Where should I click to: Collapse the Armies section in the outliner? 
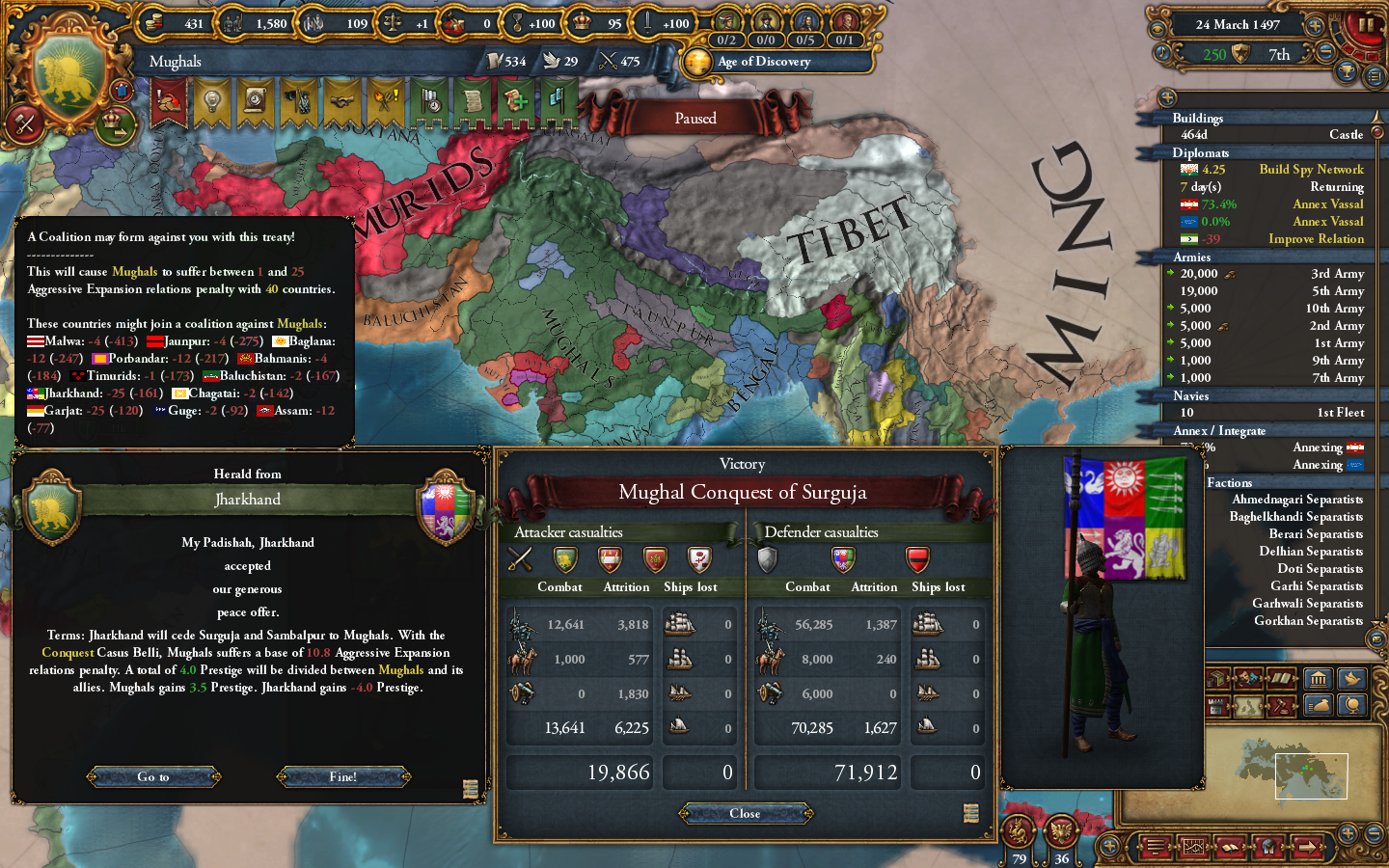point(1192,258)
